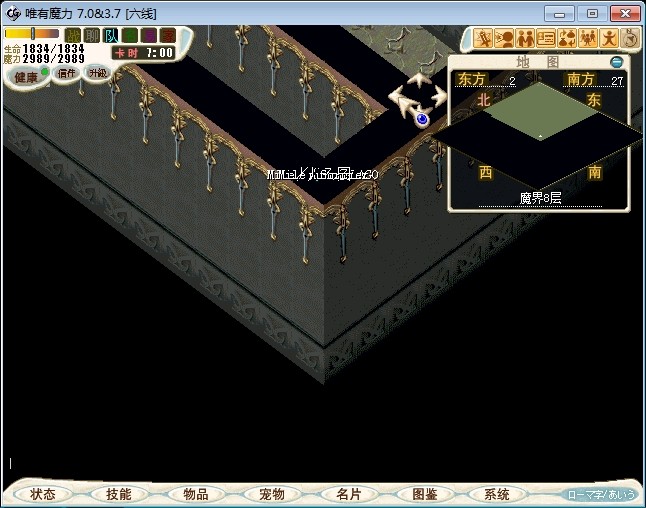
Task: Open the 技能 skills menu
Action: 119,494
